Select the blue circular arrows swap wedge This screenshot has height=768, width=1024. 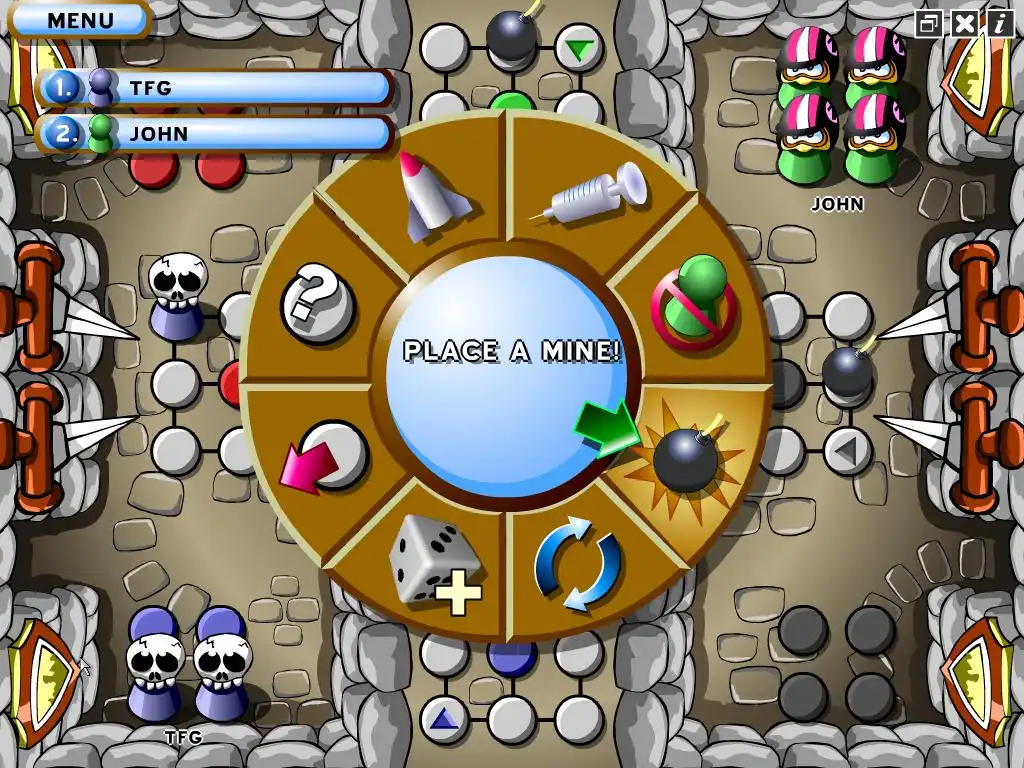click(578, 563)
